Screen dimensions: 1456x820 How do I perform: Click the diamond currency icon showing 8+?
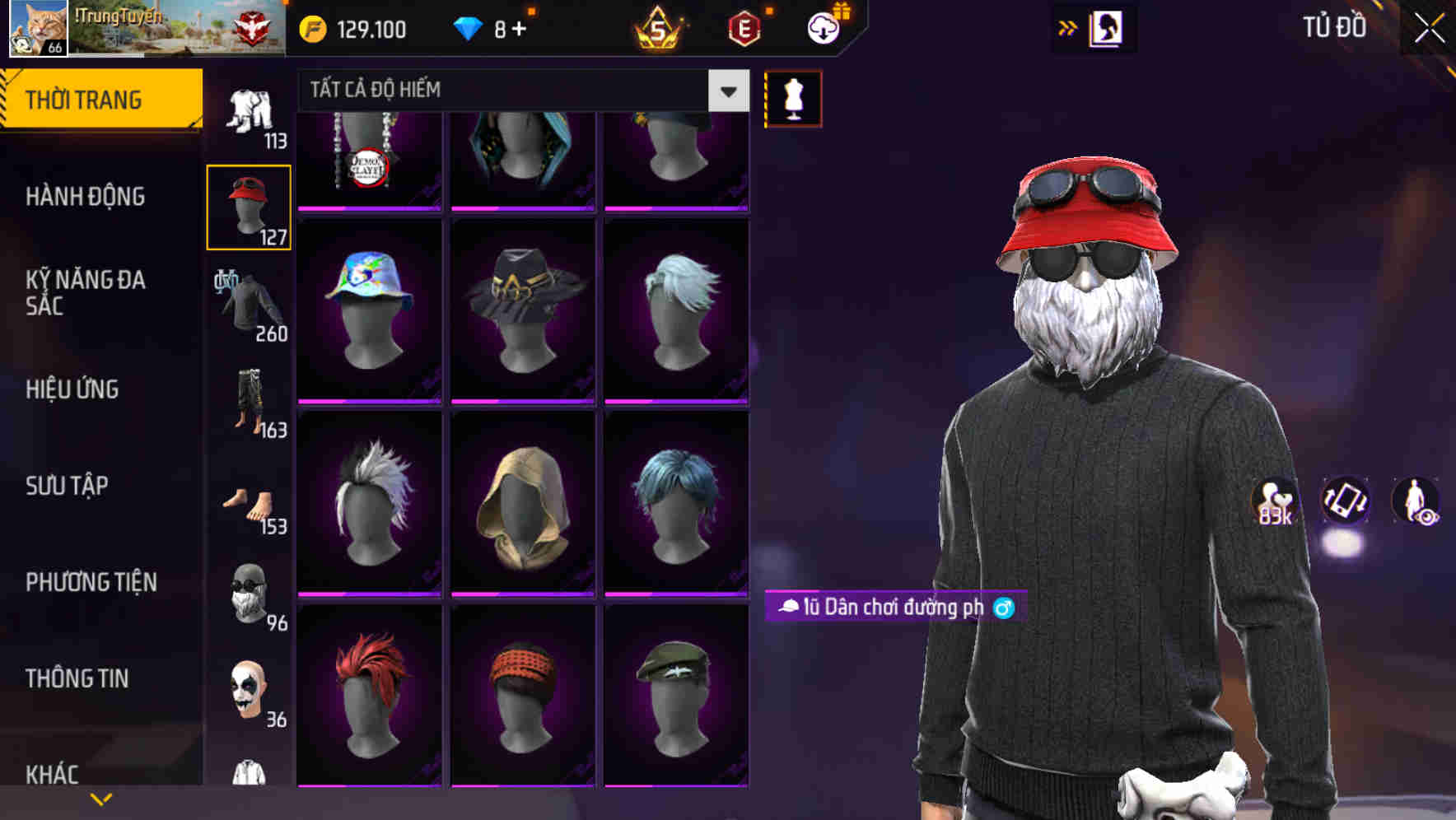tap(471, 27)
